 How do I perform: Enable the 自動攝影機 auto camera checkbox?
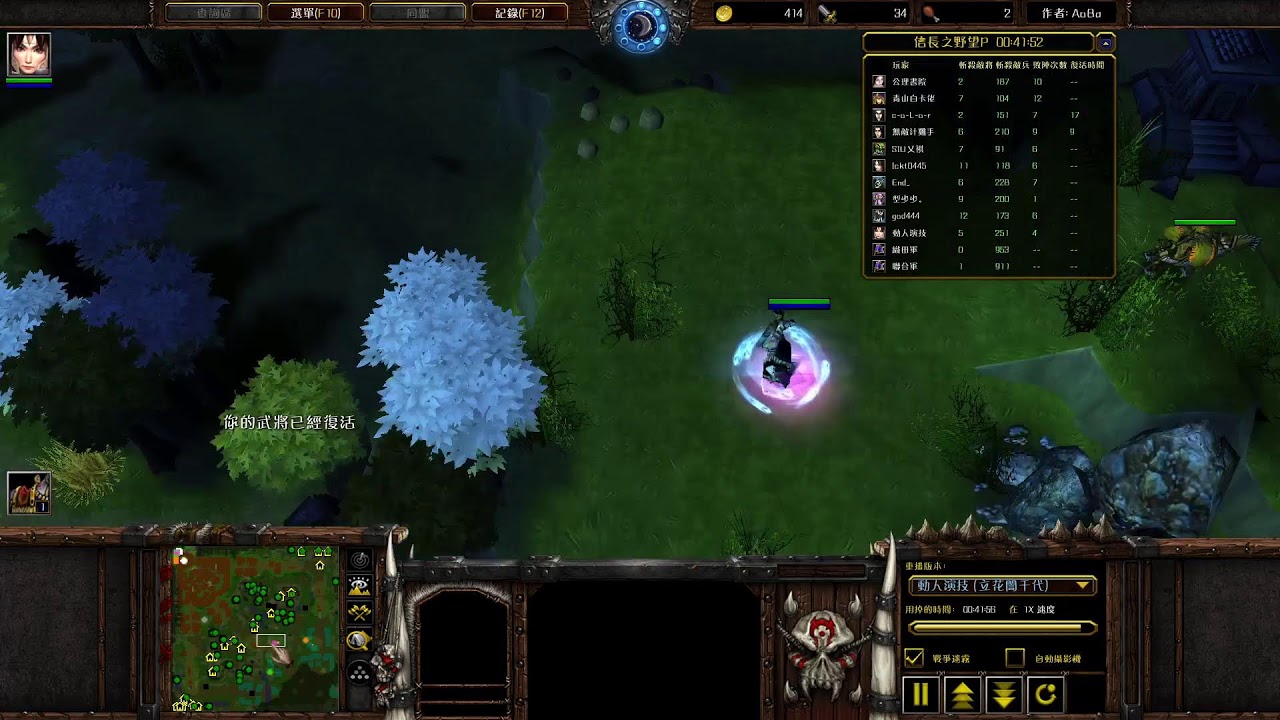1015,658
